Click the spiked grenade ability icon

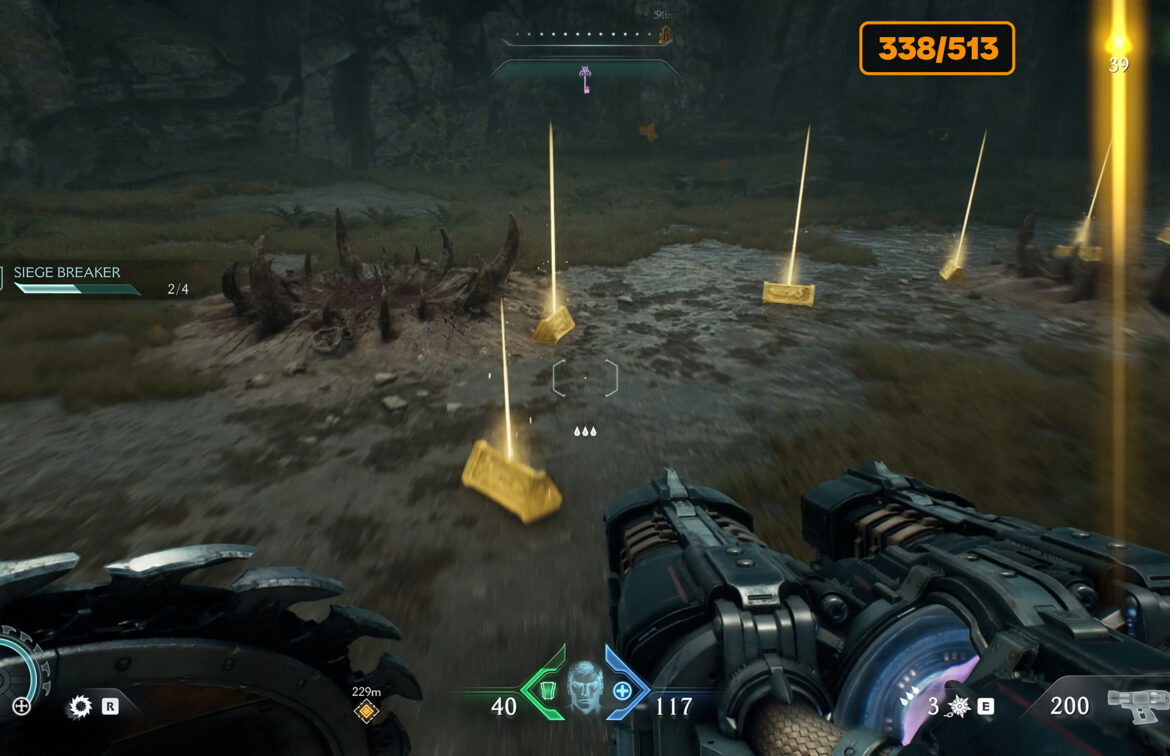click(958, 707)
